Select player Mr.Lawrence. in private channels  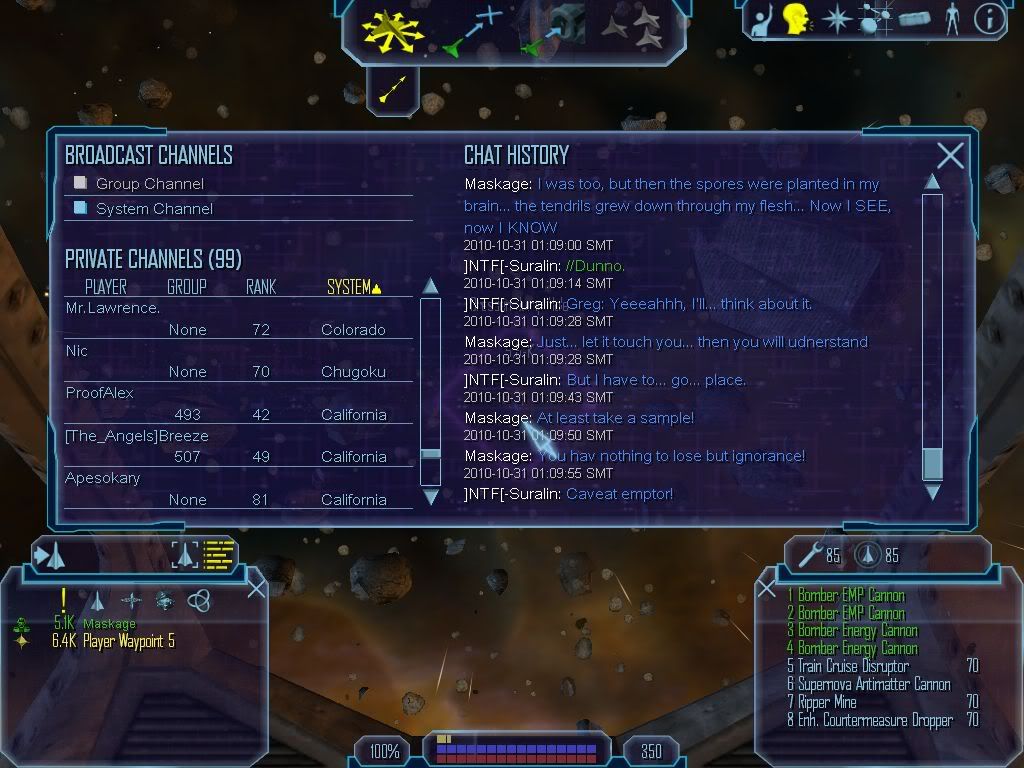click(112, 309)
